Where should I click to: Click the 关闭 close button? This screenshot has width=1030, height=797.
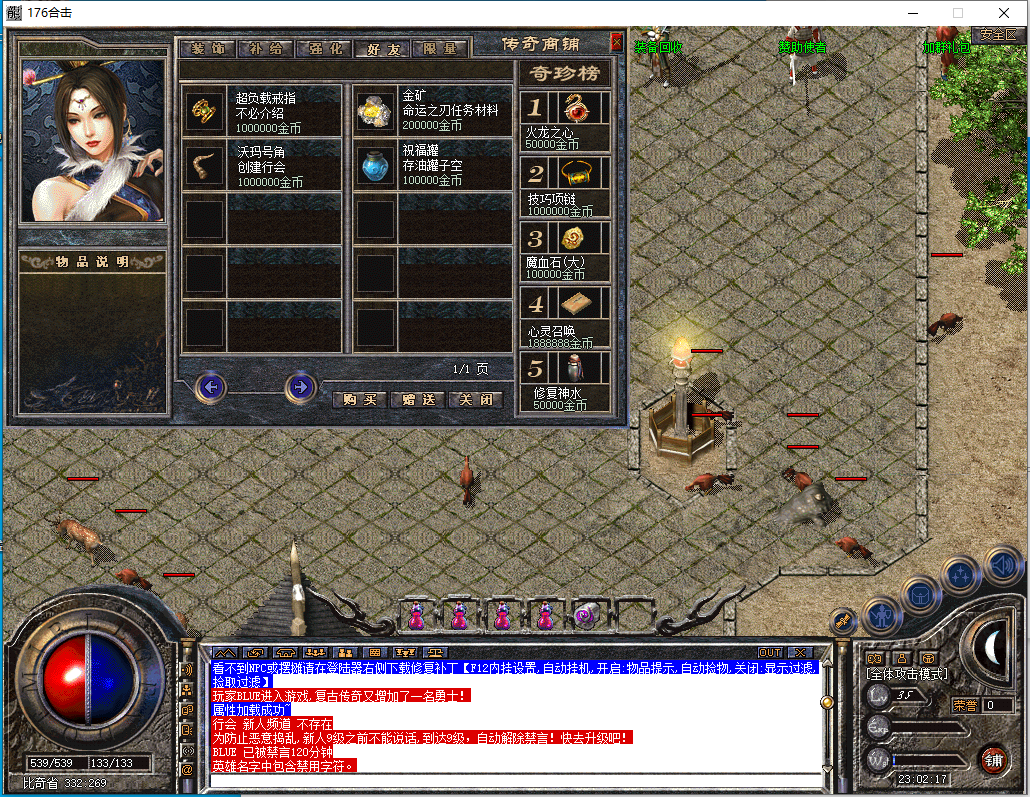(x=474, y=399)
